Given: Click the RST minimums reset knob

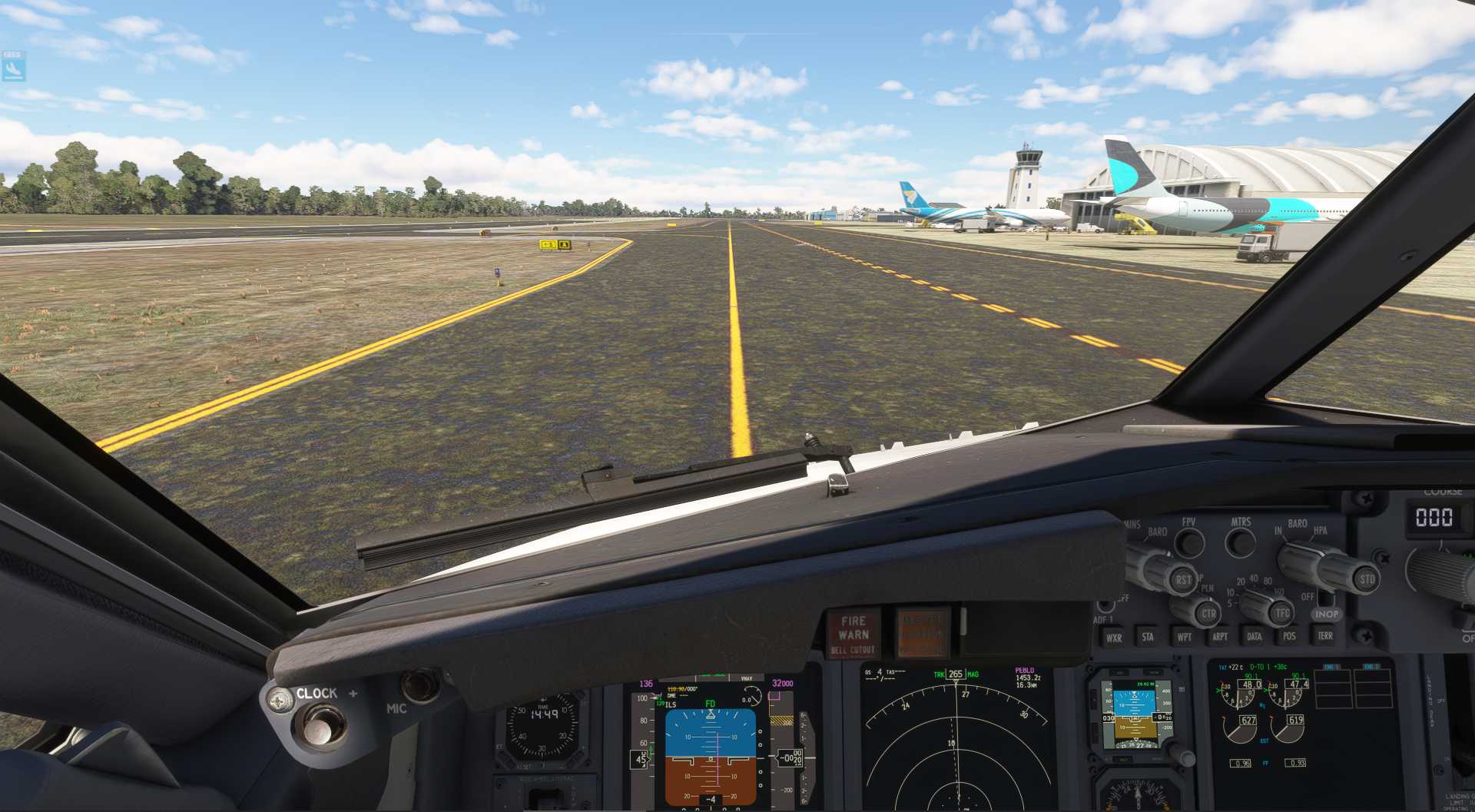Looking at the screenshot, I should point(1183,579).
